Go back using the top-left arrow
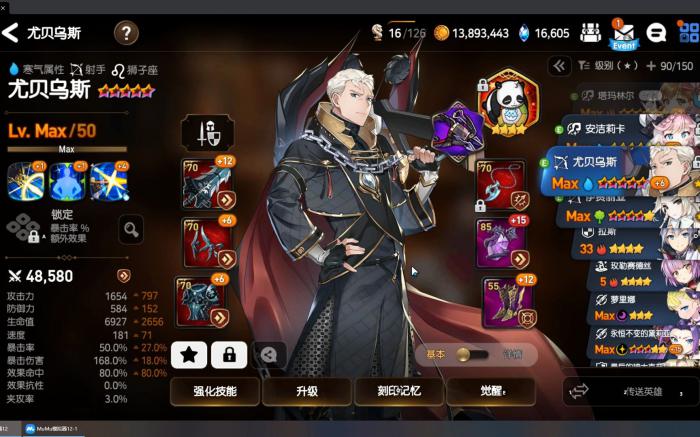 pos(12,34)
